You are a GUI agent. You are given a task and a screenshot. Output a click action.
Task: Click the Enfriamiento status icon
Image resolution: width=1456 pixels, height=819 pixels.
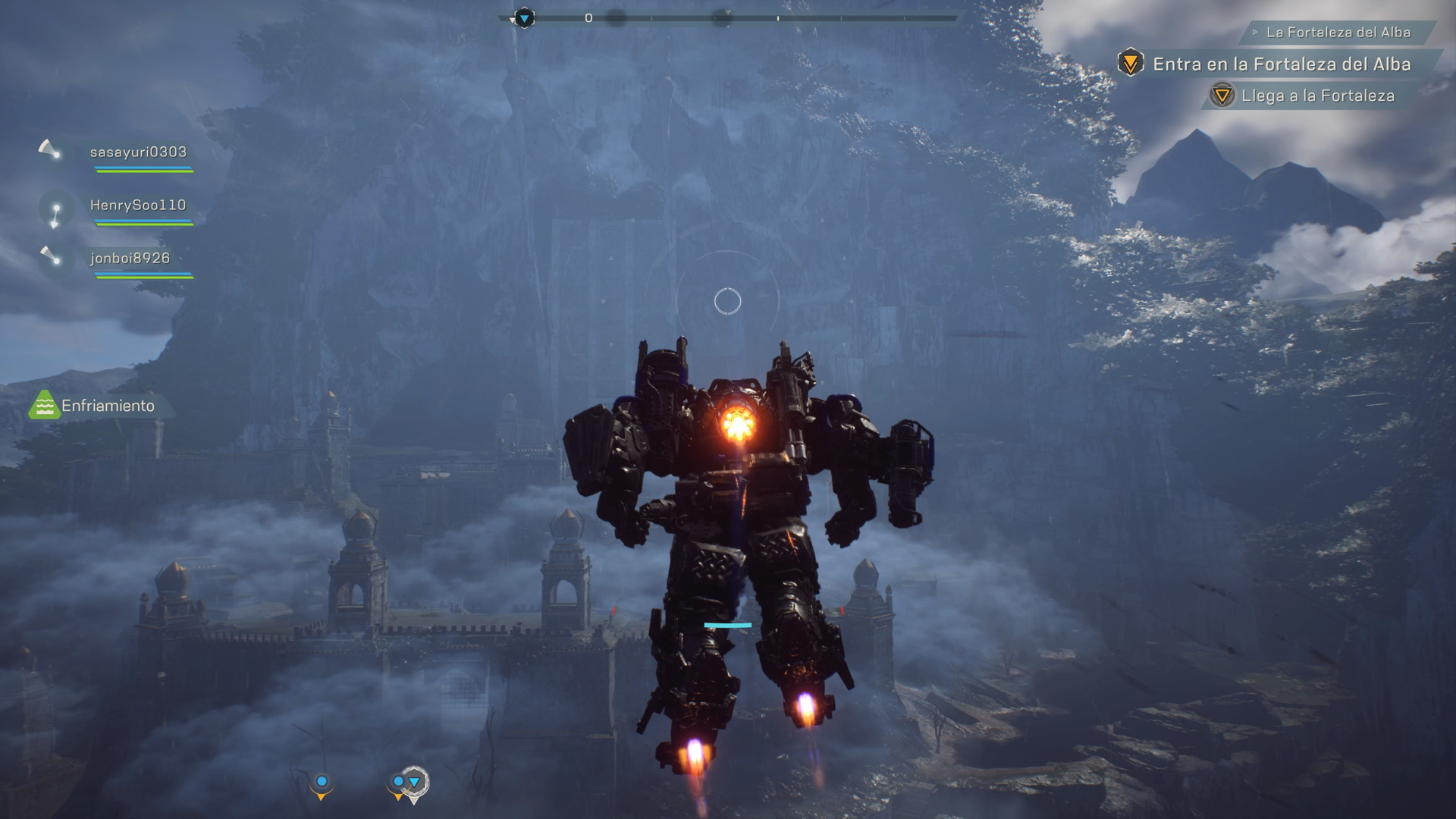(44, 406)
